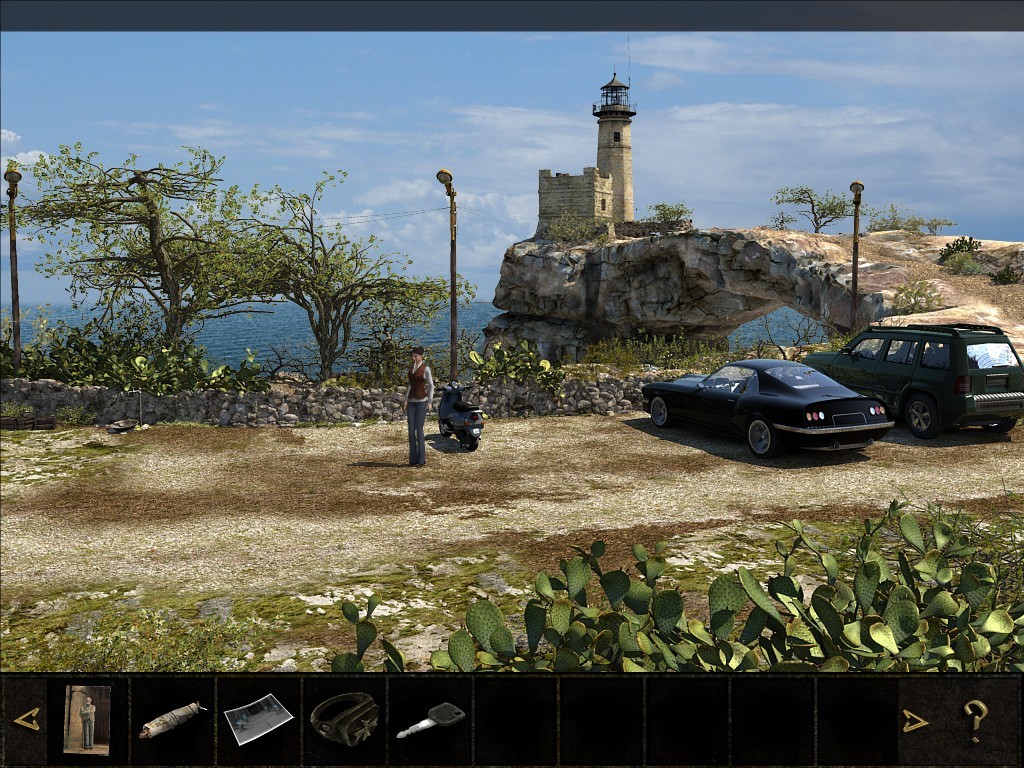Image resolution: width=1024 pixels, height=768 pixels.
Task: Select the car key from inventory
Action: pos(431,720)
